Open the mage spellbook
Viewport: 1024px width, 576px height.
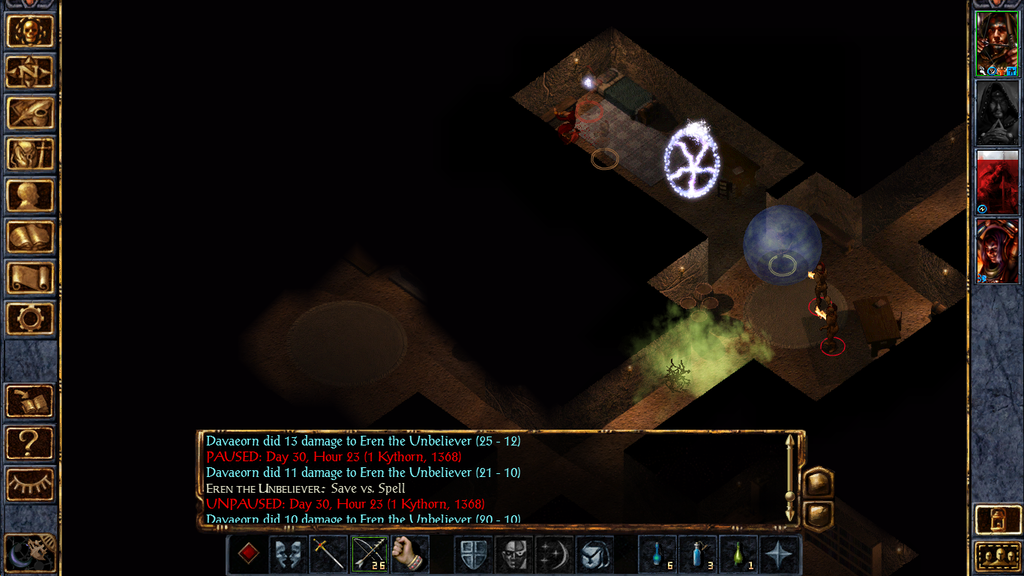30,237
